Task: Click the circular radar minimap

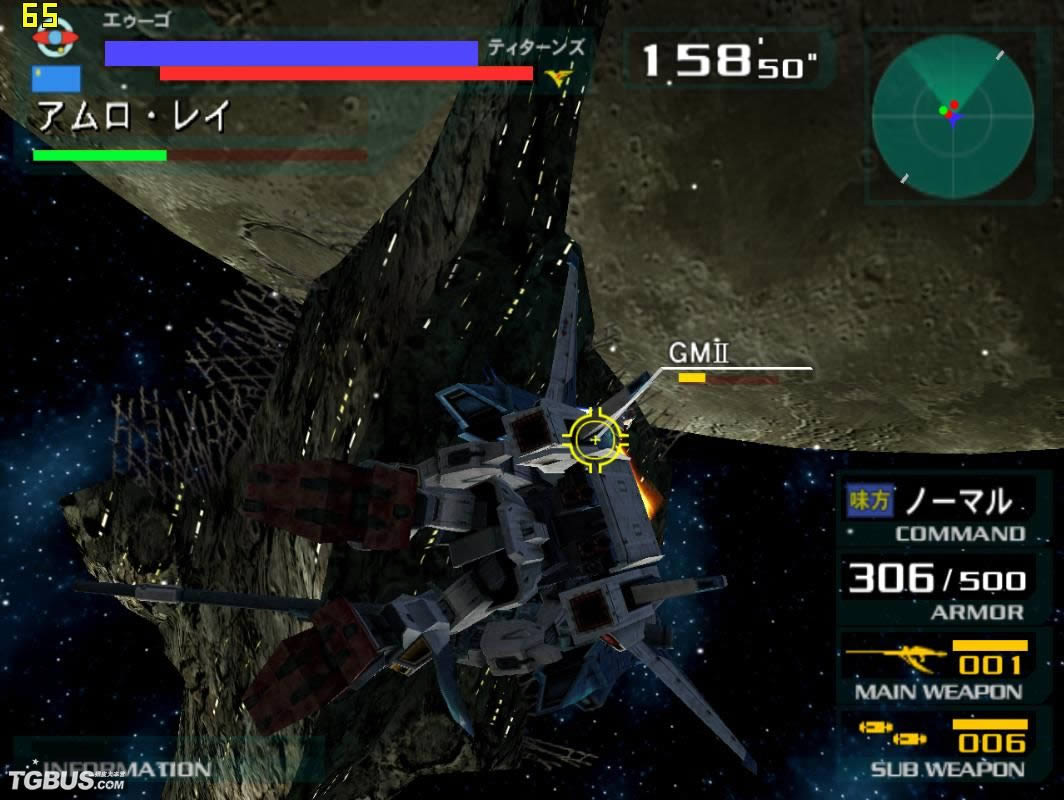Action: (x=951, y=115)
